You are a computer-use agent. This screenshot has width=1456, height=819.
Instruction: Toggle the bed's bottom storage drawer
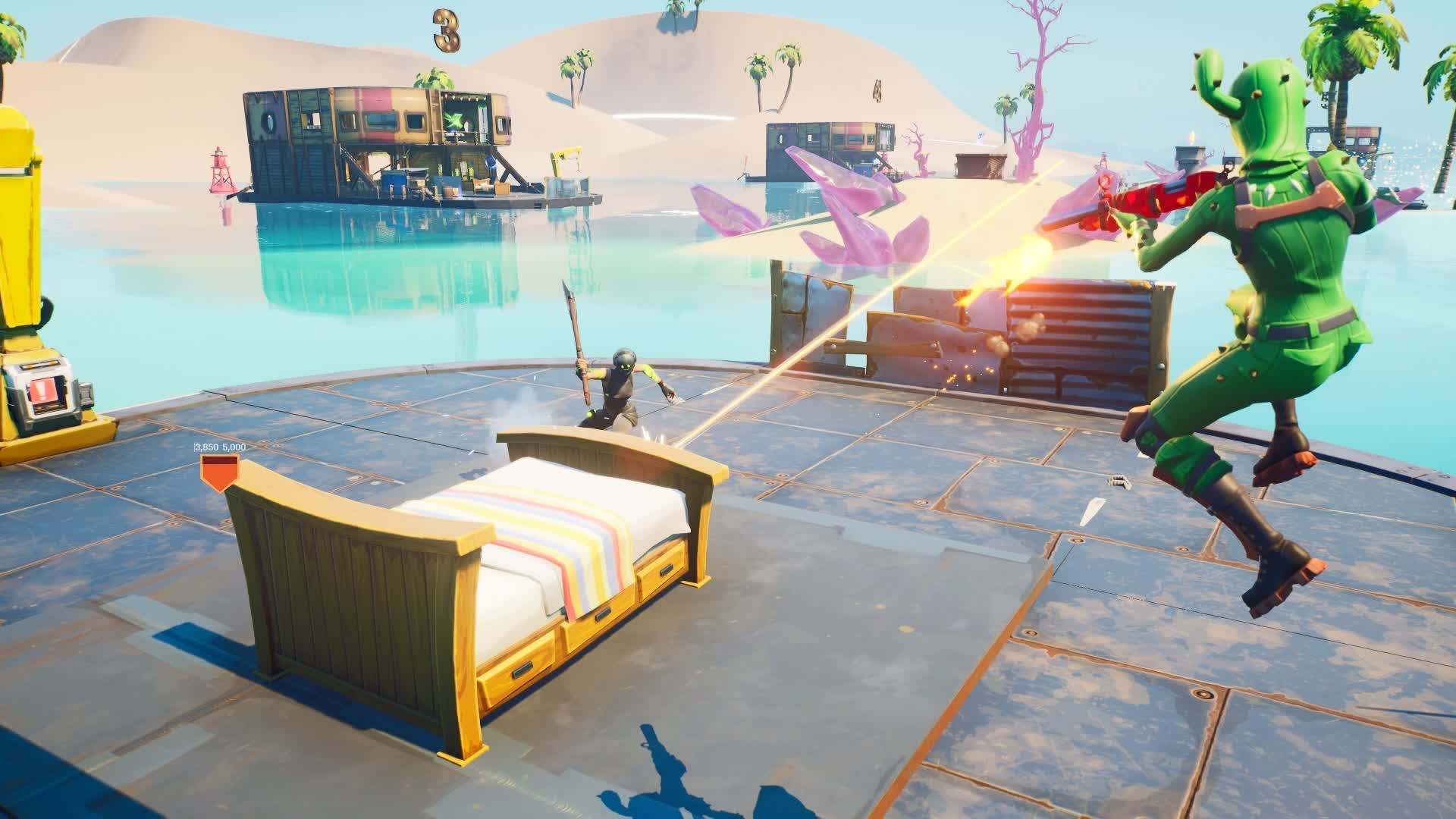[x=523, y=671]
